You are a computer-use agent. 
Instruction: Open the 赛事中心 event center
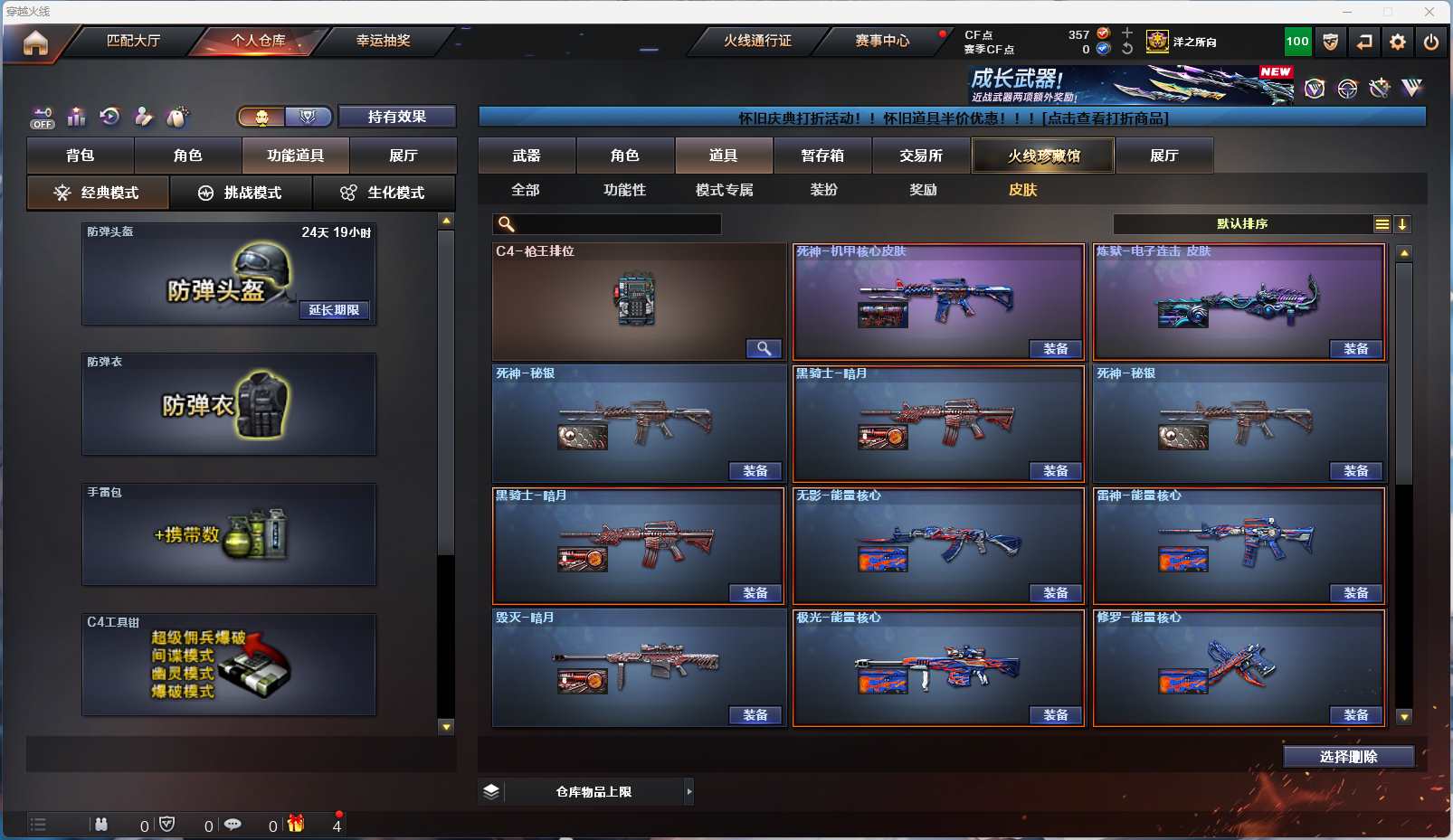tap(882, 41)
